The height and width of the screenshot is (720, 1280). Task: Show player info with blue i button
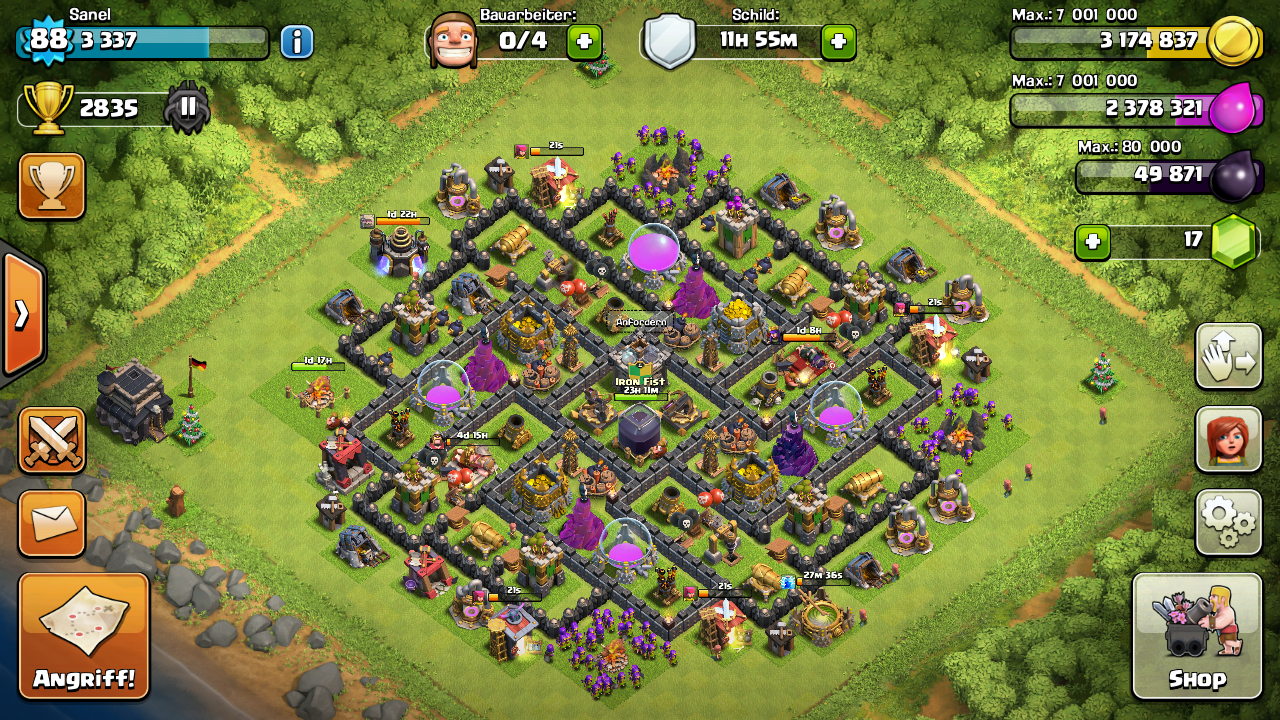pos(296,42)
